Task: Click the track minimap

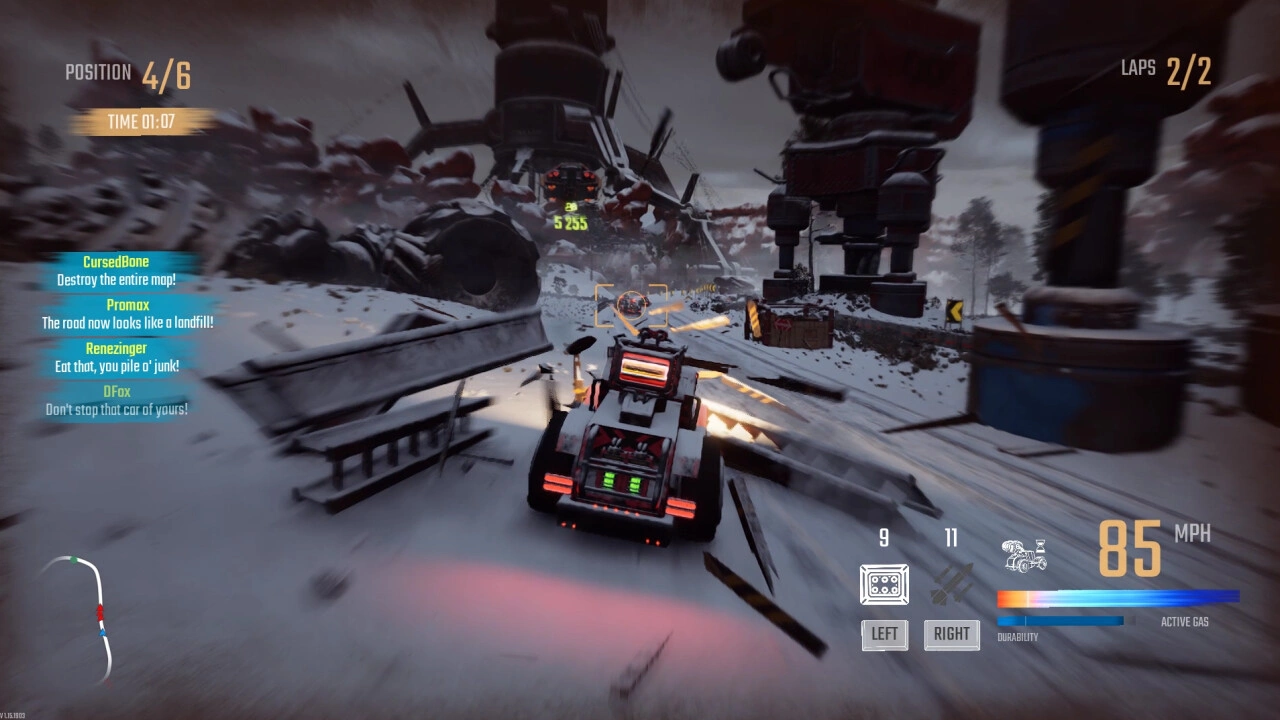Action: pos(82,615)
